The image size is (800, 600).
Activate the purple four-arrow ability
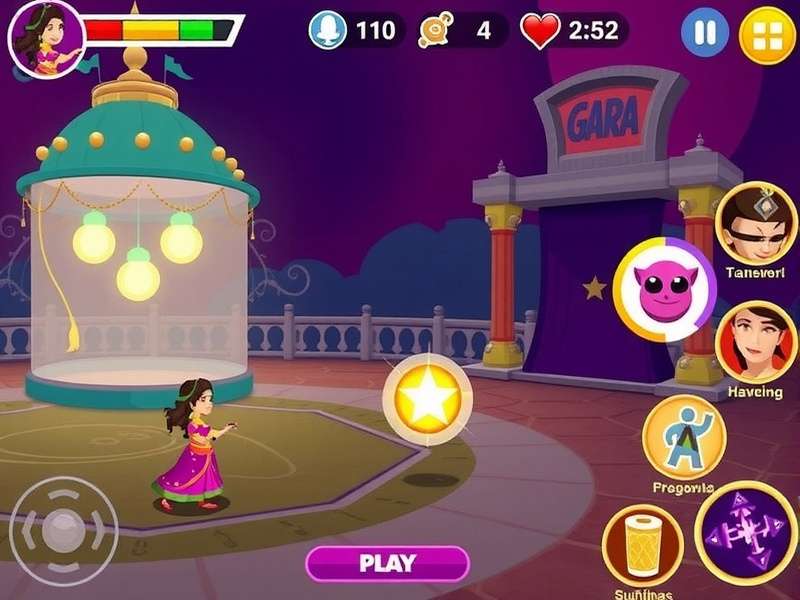point(745,532)
